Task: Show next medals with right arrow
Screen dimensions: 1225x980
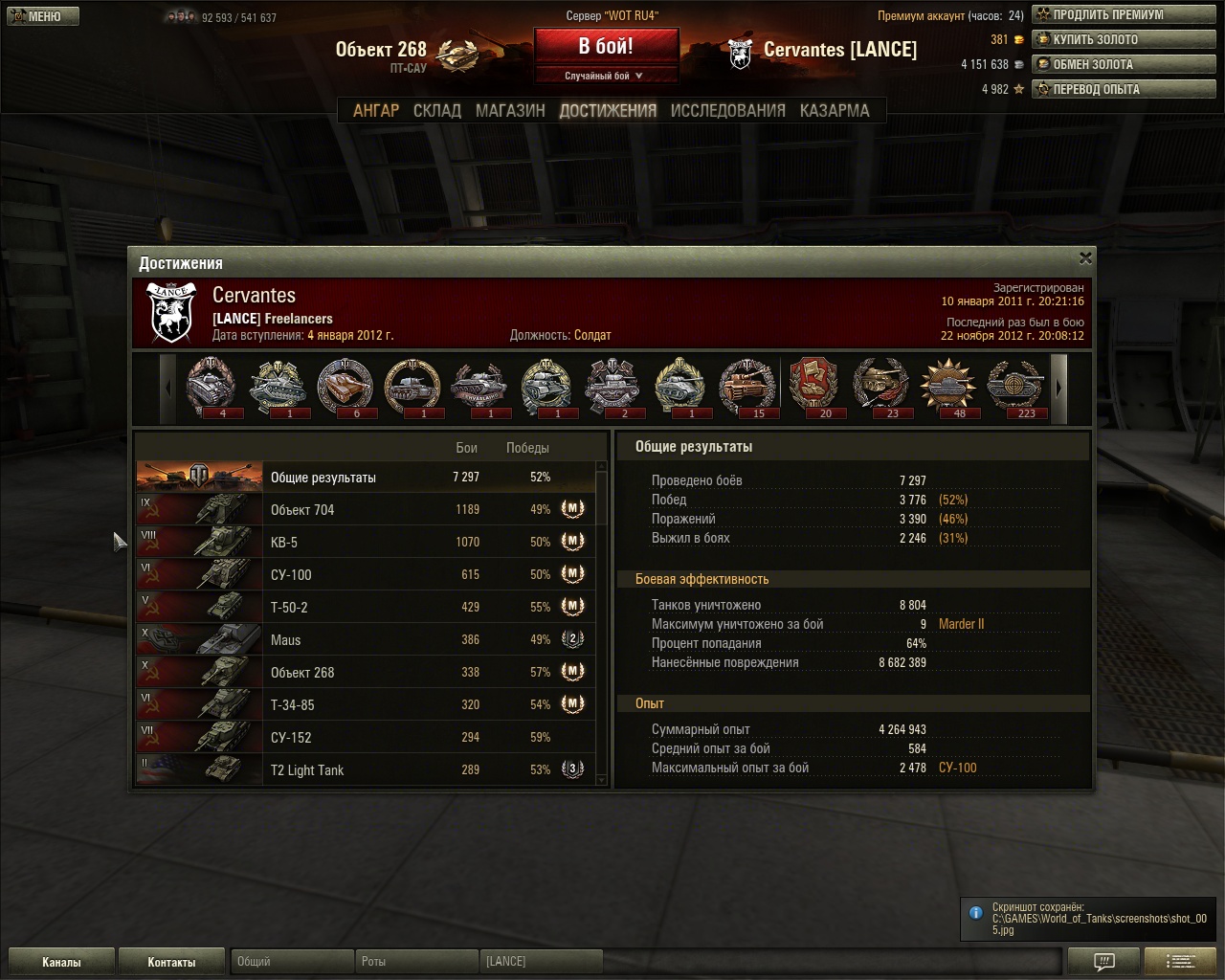Action: (1058, 388)
